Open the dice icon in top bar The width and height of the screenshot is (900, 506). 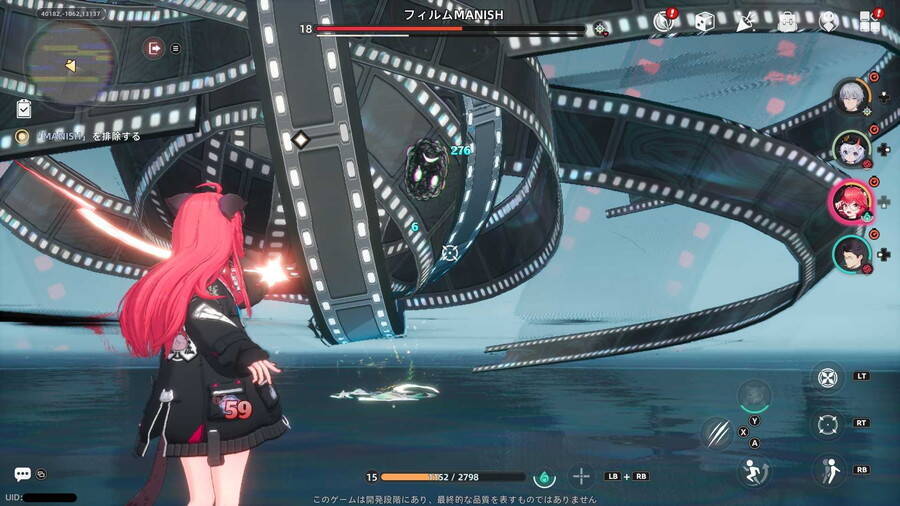tap(704, 21)
